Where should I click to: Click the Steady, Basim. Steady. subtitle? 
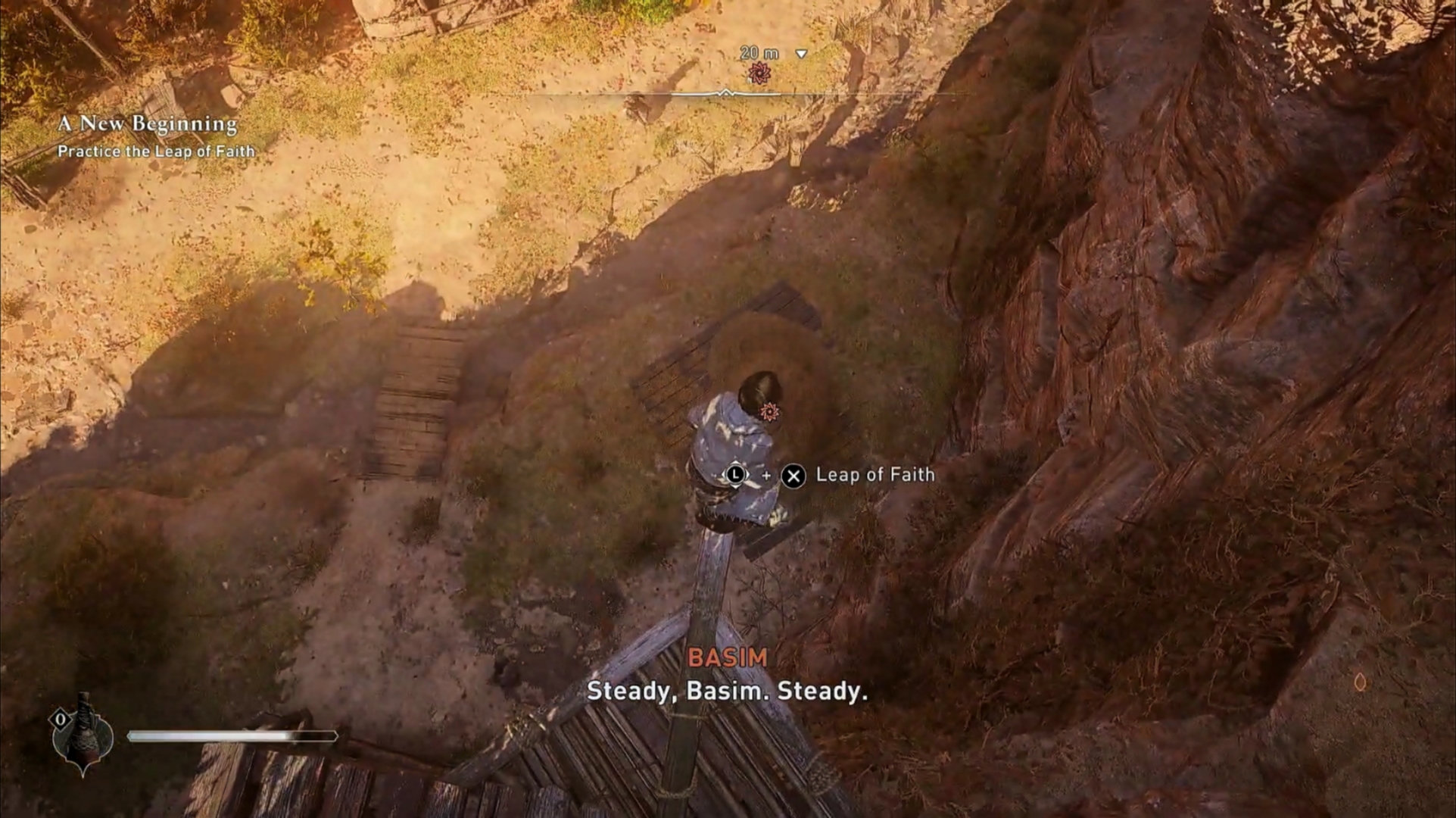pos(729,691)
